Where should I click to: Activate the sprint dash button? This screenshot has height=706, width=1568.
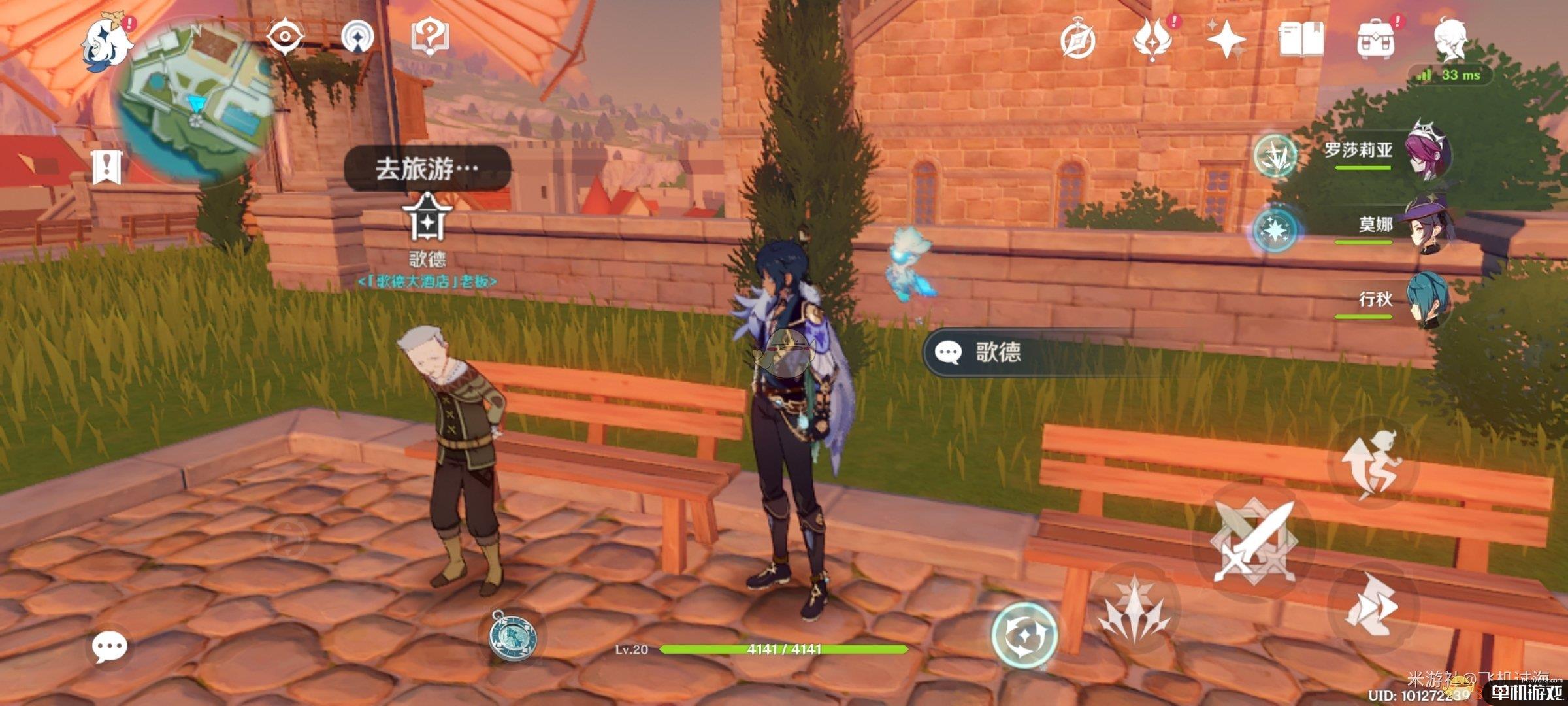pyautogui.click(x=1372, y=608)
